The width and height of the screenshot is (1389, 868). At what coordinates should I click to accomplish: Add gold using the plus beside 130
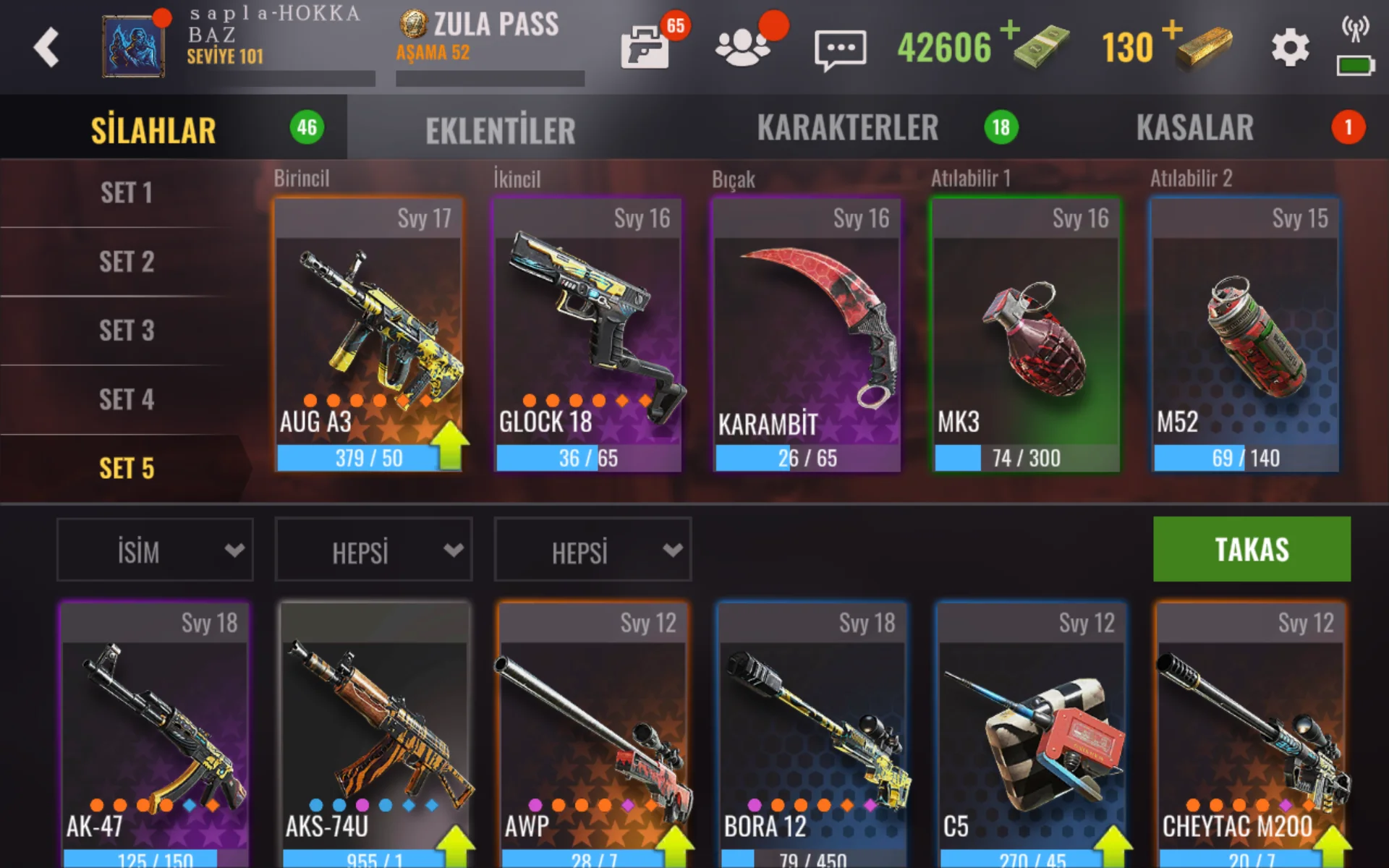coord(1172,30)
